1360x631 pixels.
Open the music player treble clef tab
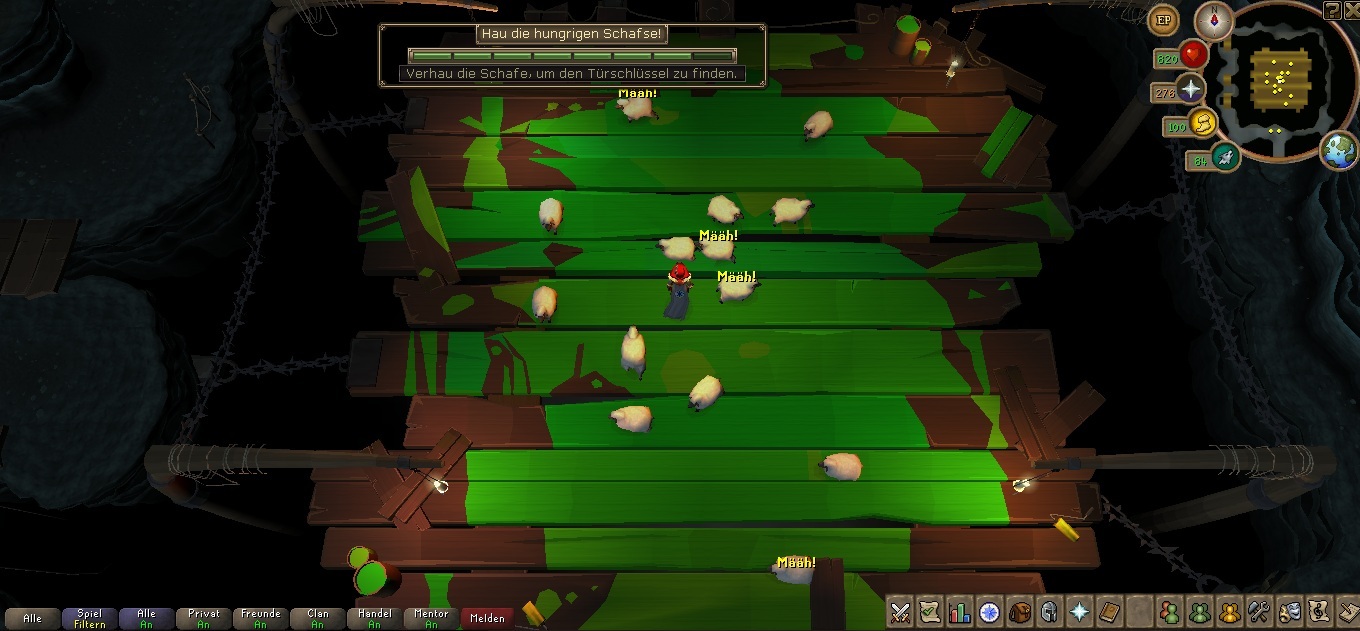coord(1319,611)
